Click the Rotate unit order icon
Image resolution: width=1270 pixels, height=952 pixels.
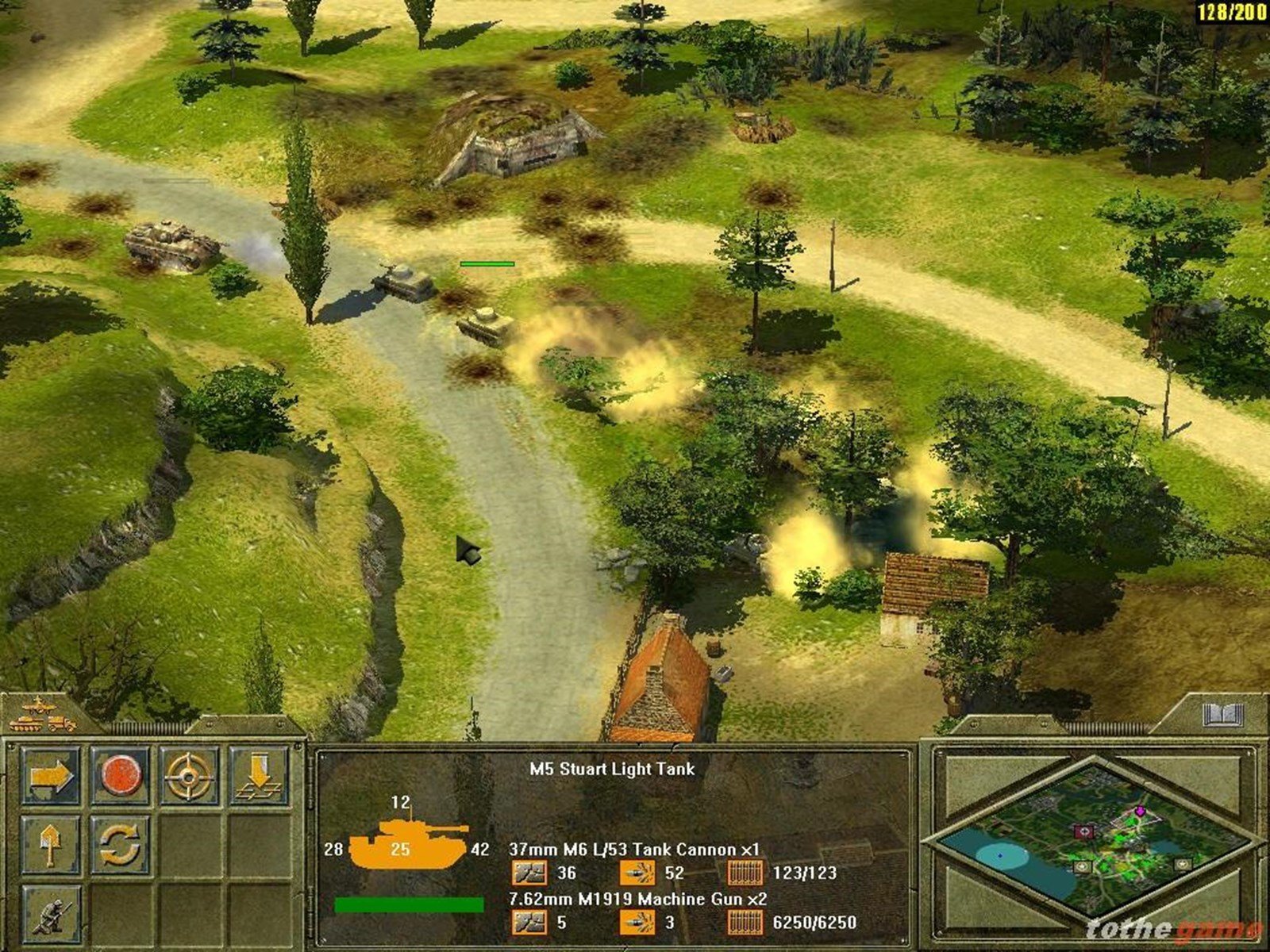click(x=119, y=845)
